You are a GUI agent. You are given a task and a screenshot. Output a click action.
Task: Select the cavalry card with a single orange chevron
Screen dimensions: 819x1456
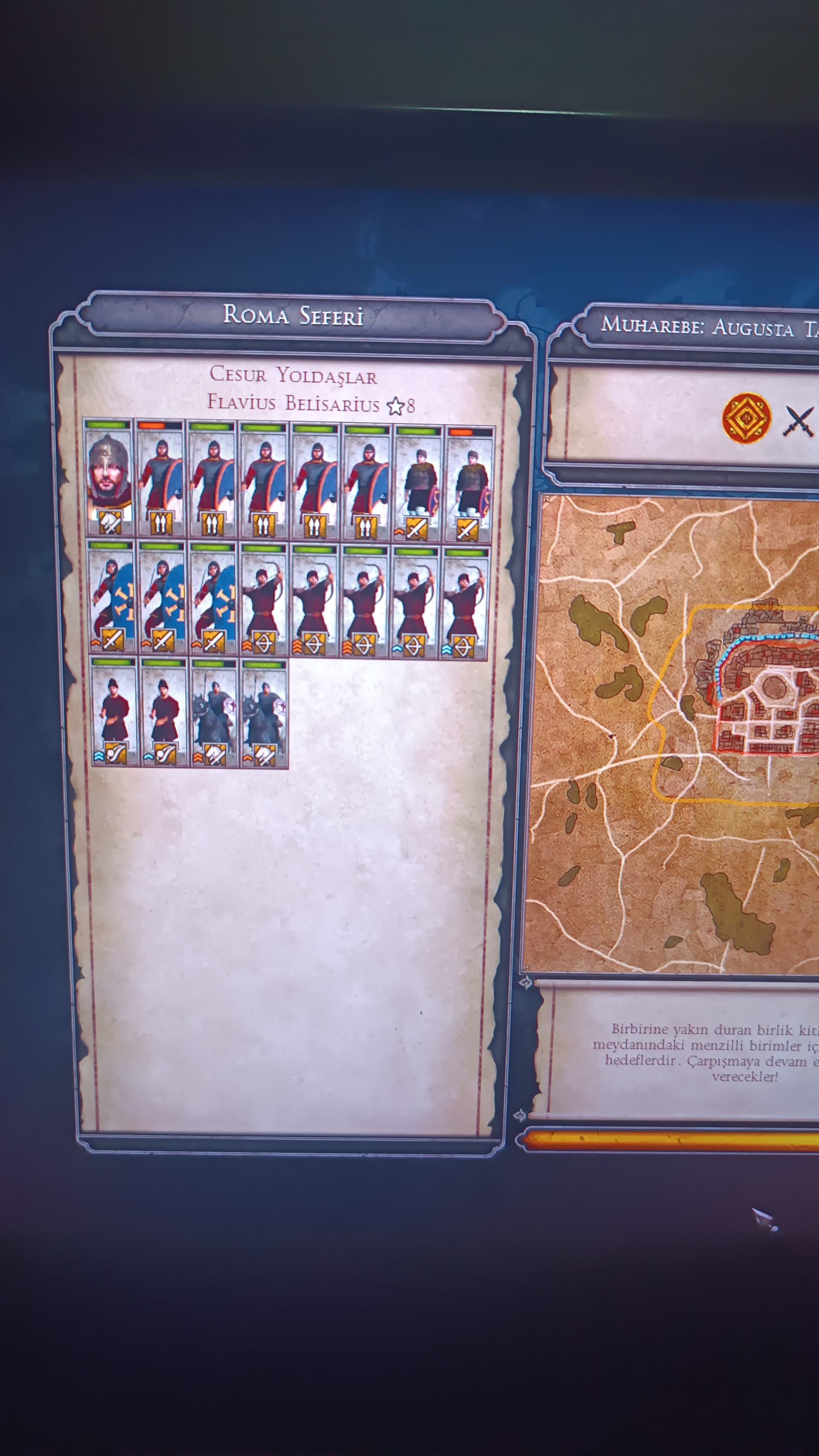[x=264, y=714]
